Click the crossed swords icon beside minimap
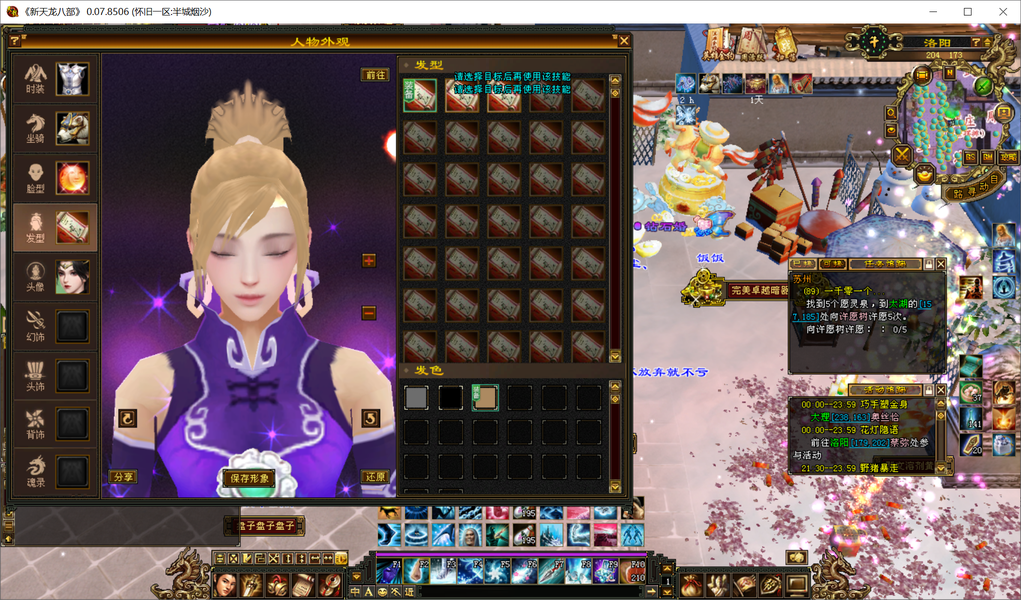This screenshot has height=600, width=1021. pos(902,154)
